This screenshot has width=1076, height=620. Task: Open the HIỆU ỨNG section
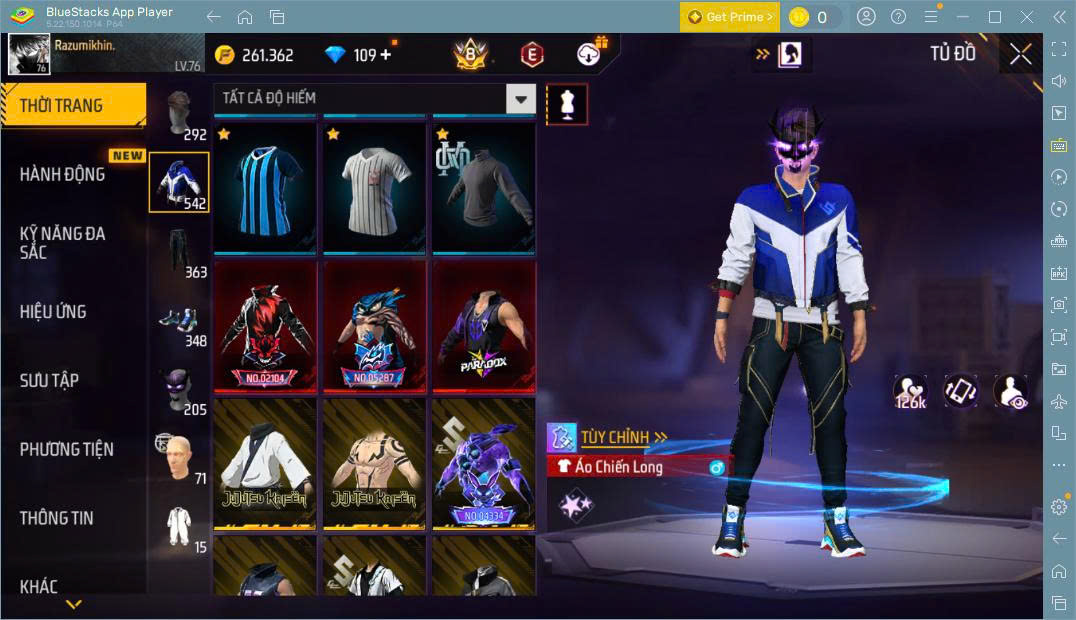coord(53,312)
